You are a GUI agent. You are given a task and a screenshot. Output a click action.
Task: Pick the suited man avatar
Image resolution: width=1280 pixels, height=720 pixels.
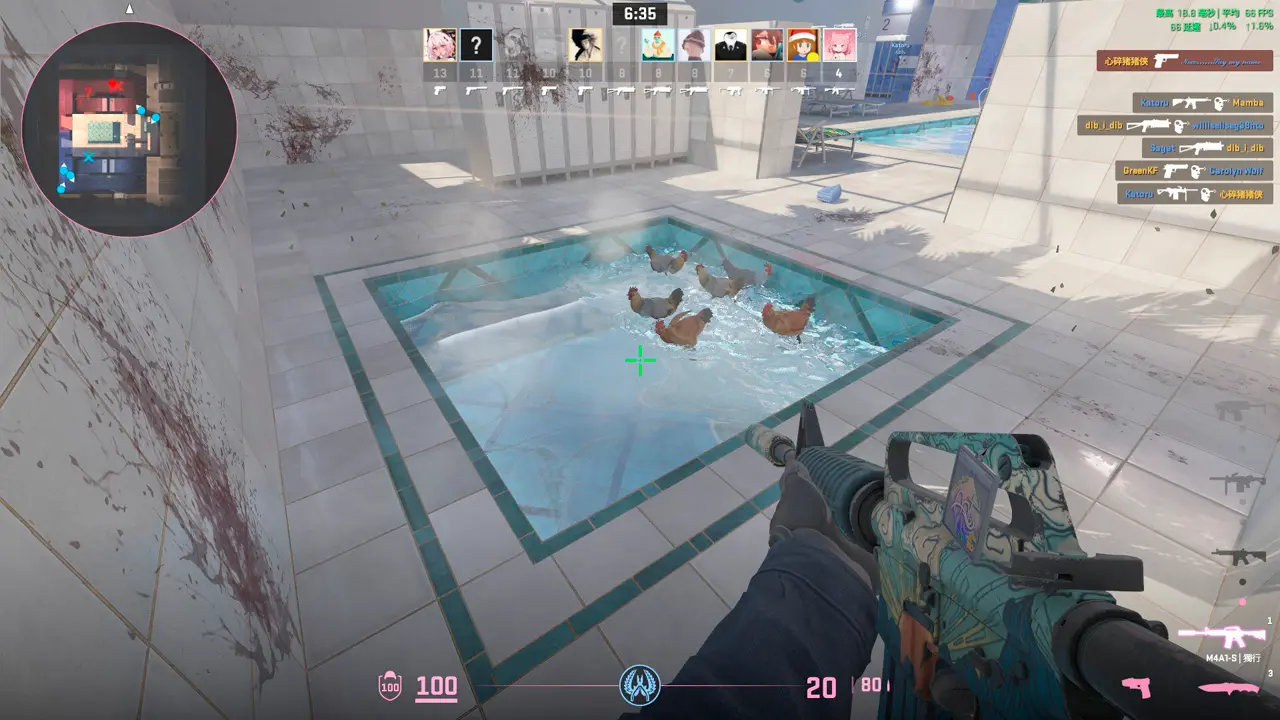(730, 45)
